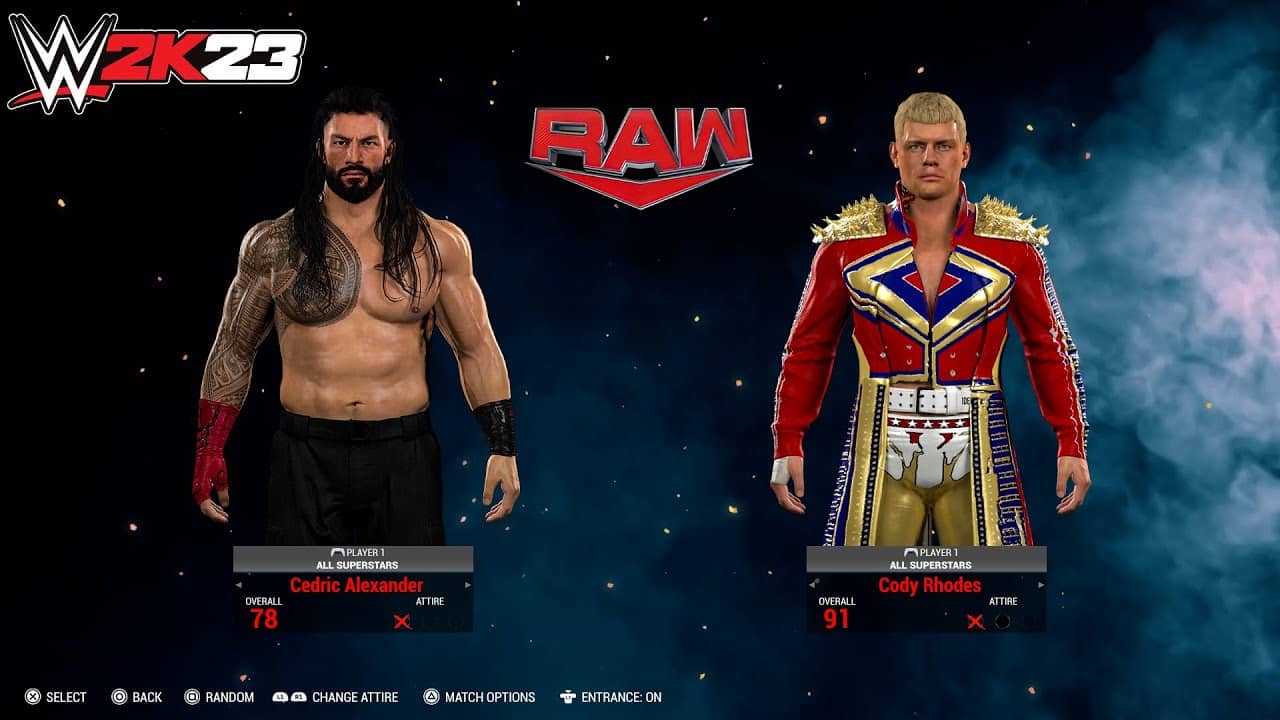This screenshot has height=720, width=1280.
Task: Select the red X attire marker for Cedric Alexander
Action: (x=402, y=622)
